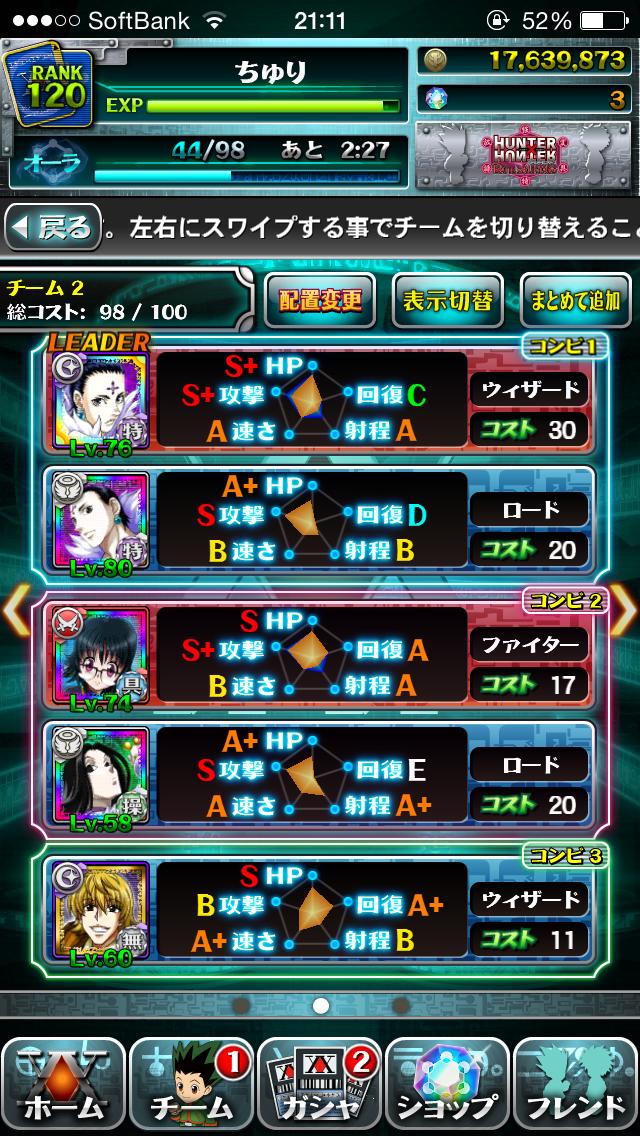
Task: Select the まとめて追加 bulk add button
Action: pyautogui.click(x=576, y=300)
